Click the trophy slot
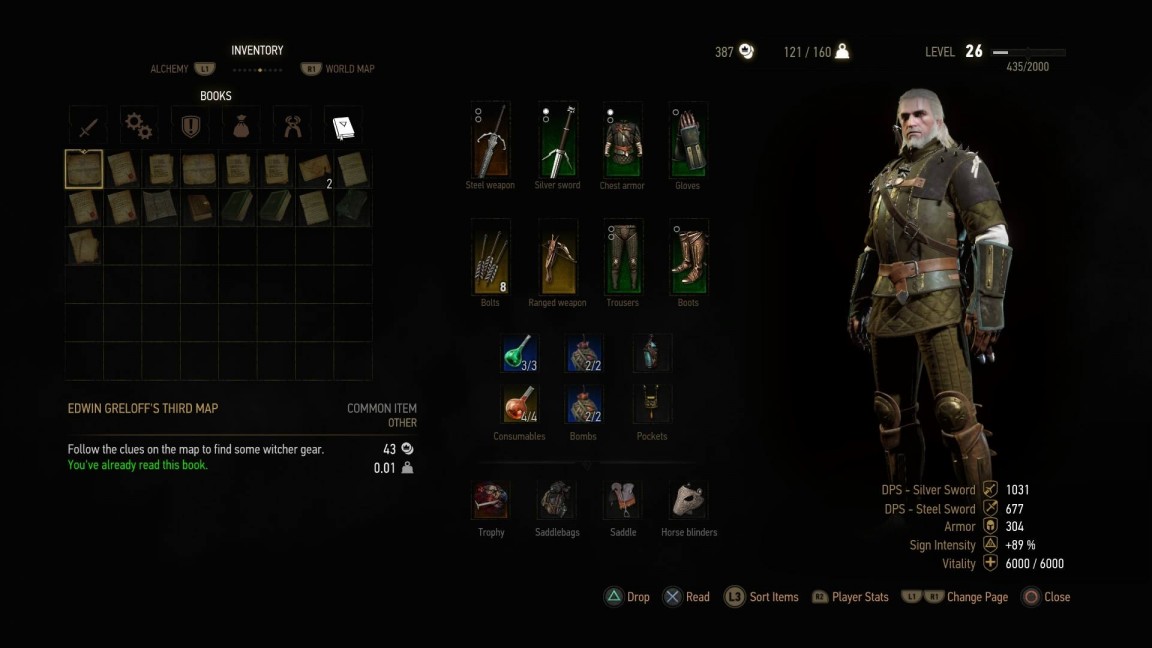The image size is (1152, 648). (491, 500)
